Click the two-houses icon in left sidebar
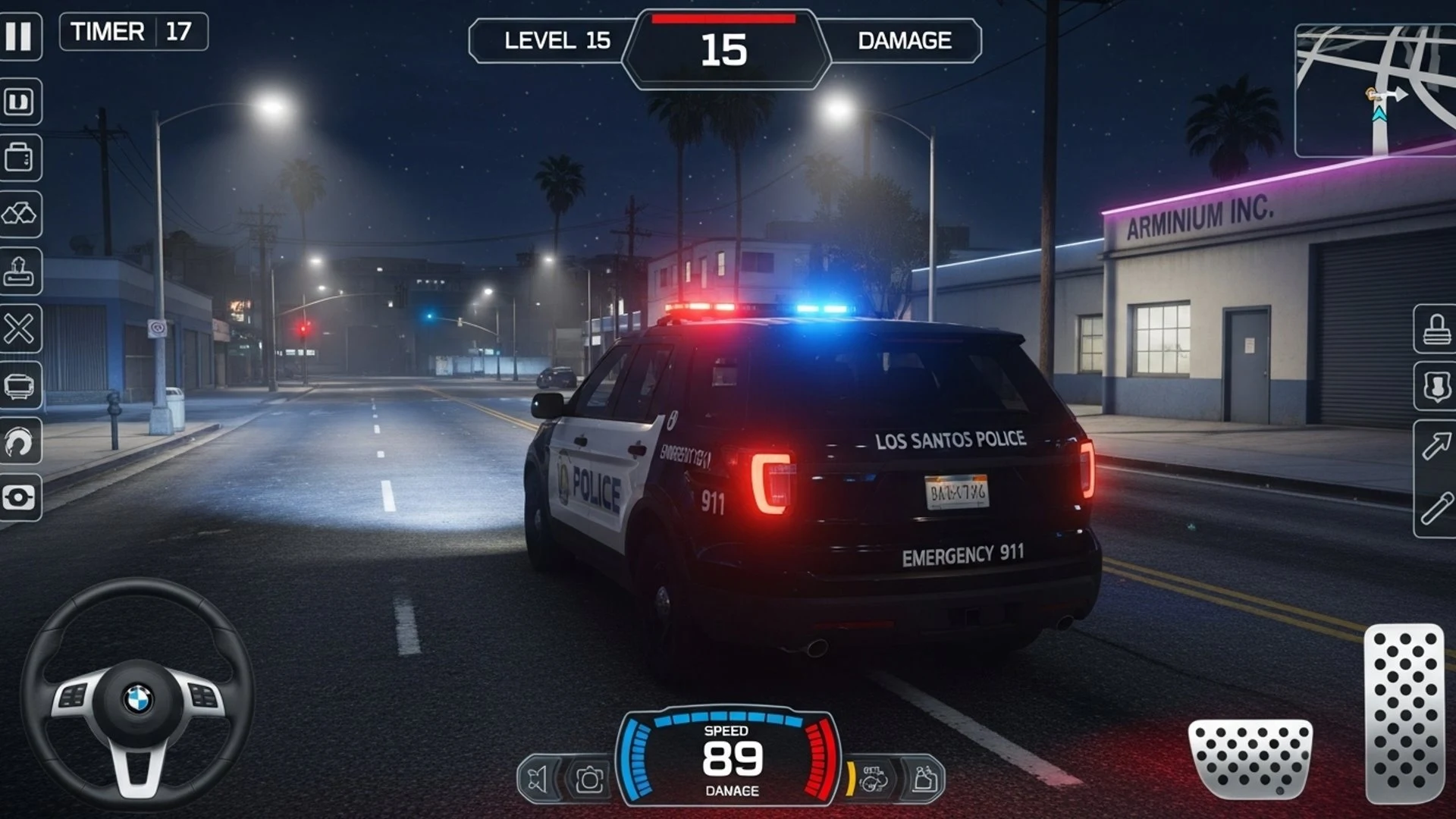The width and height of the screenshot is (1456, 819). 19,215
